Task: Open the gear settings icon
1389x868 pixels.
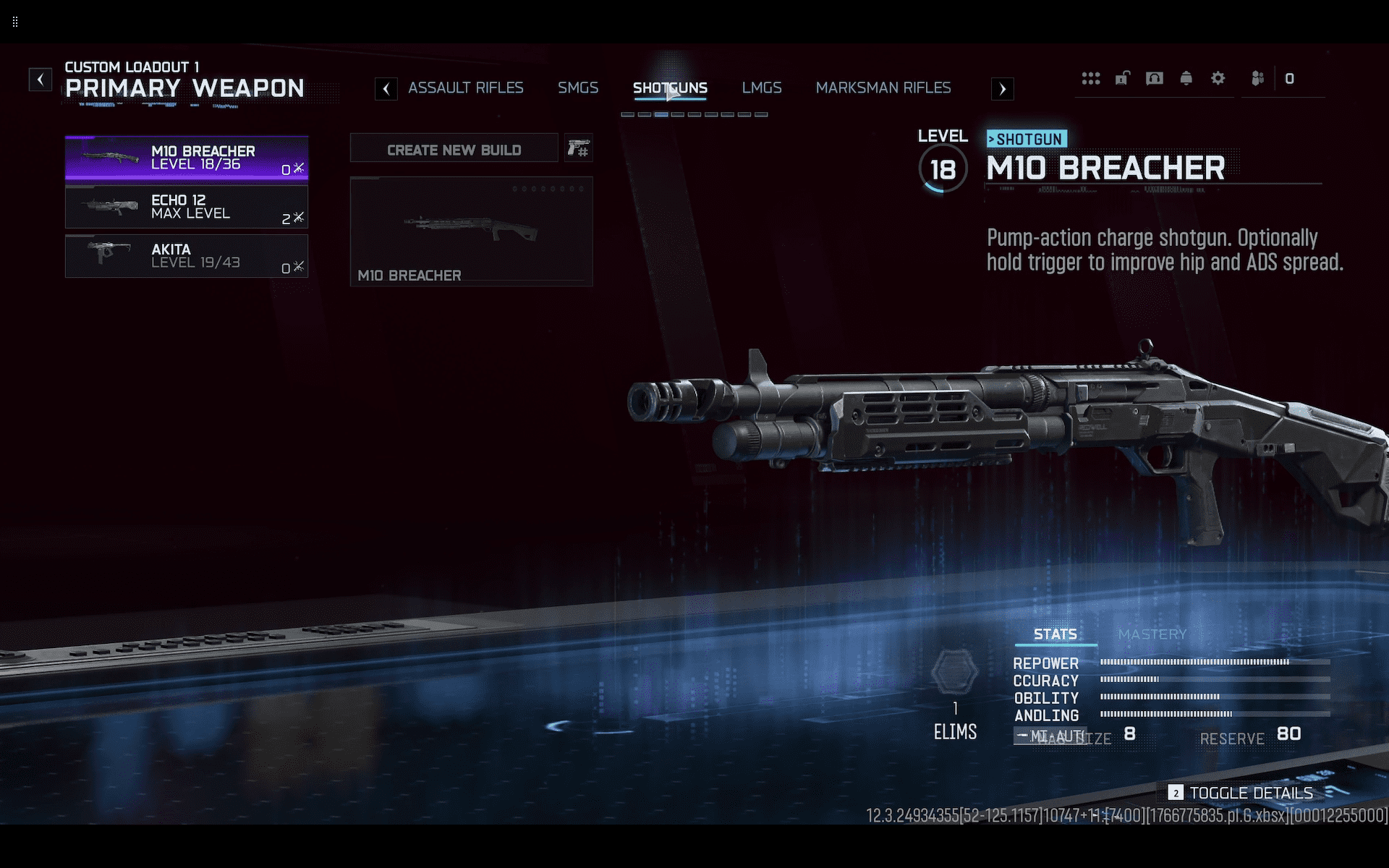Action: pos(1218,78)
